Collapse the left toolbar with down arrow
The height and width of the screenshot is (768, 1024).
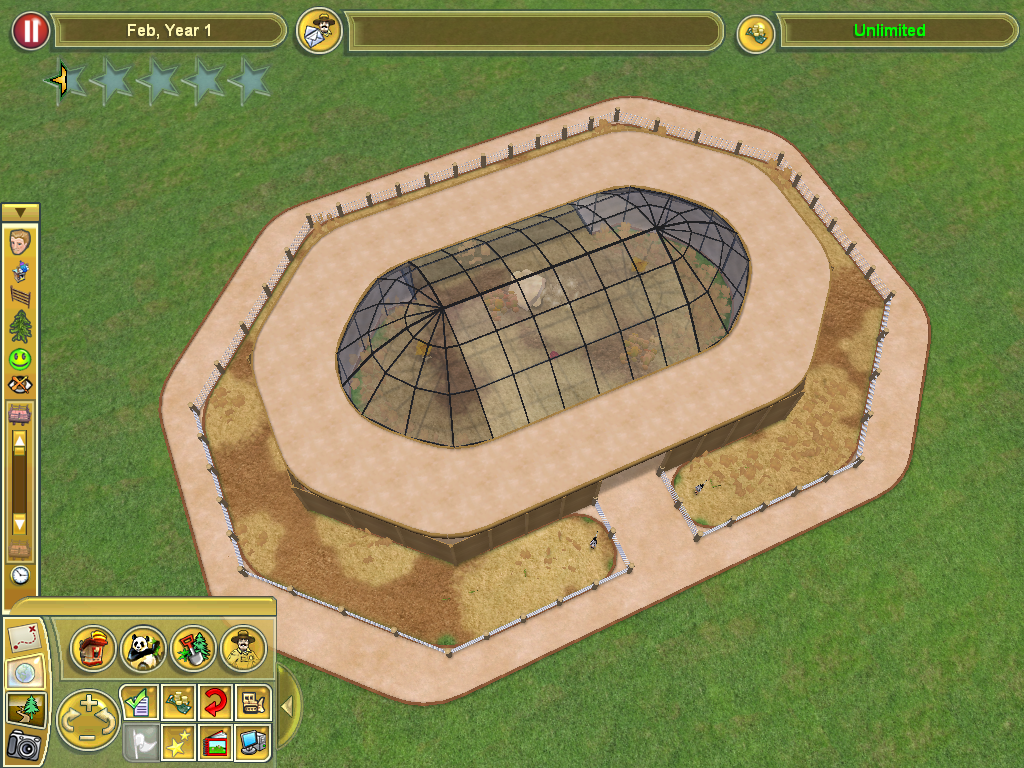(x=20, y=212)
